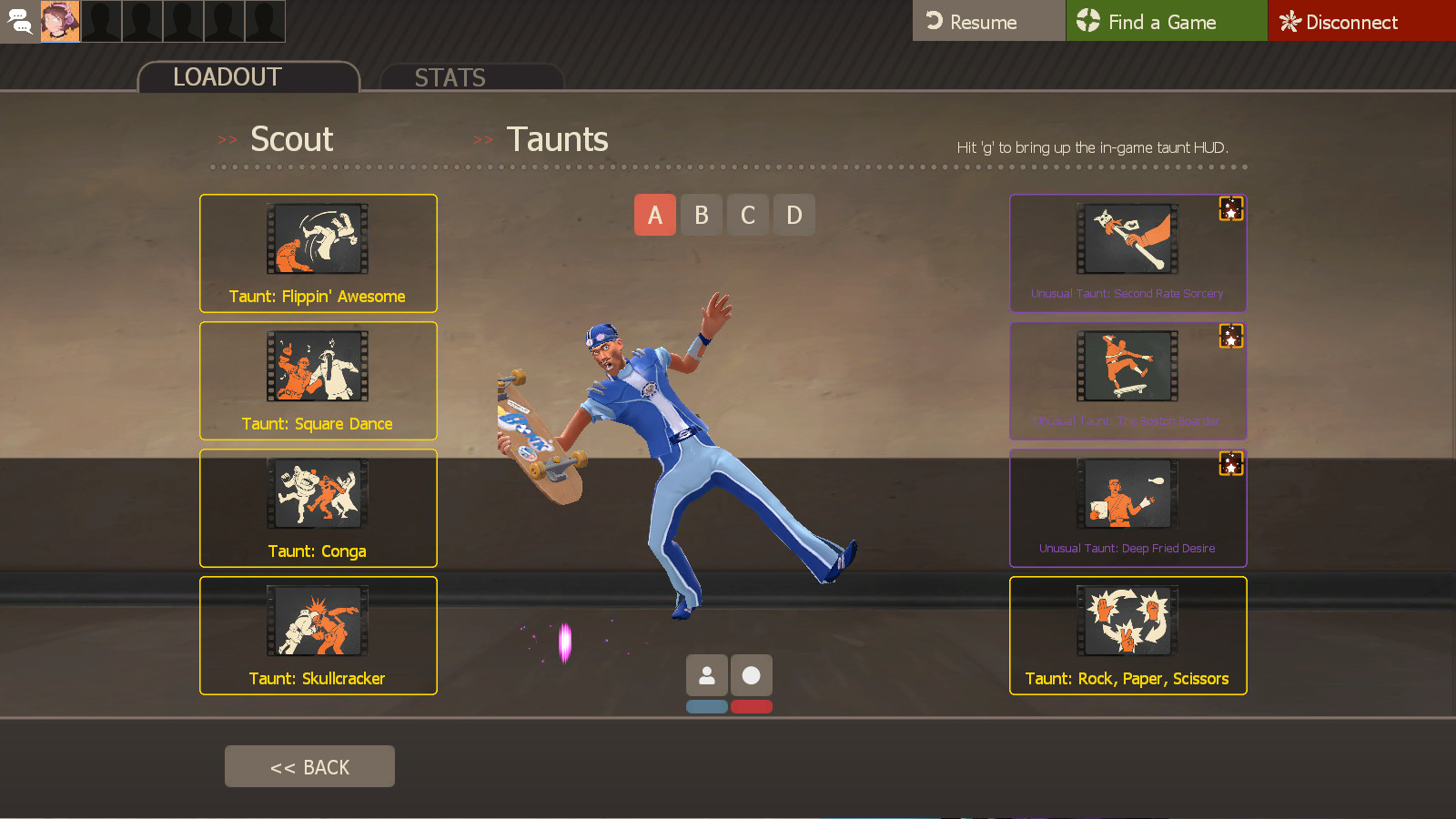1456x819 pixels.
Task: Select taunt slot B
Action: (701, 215)
